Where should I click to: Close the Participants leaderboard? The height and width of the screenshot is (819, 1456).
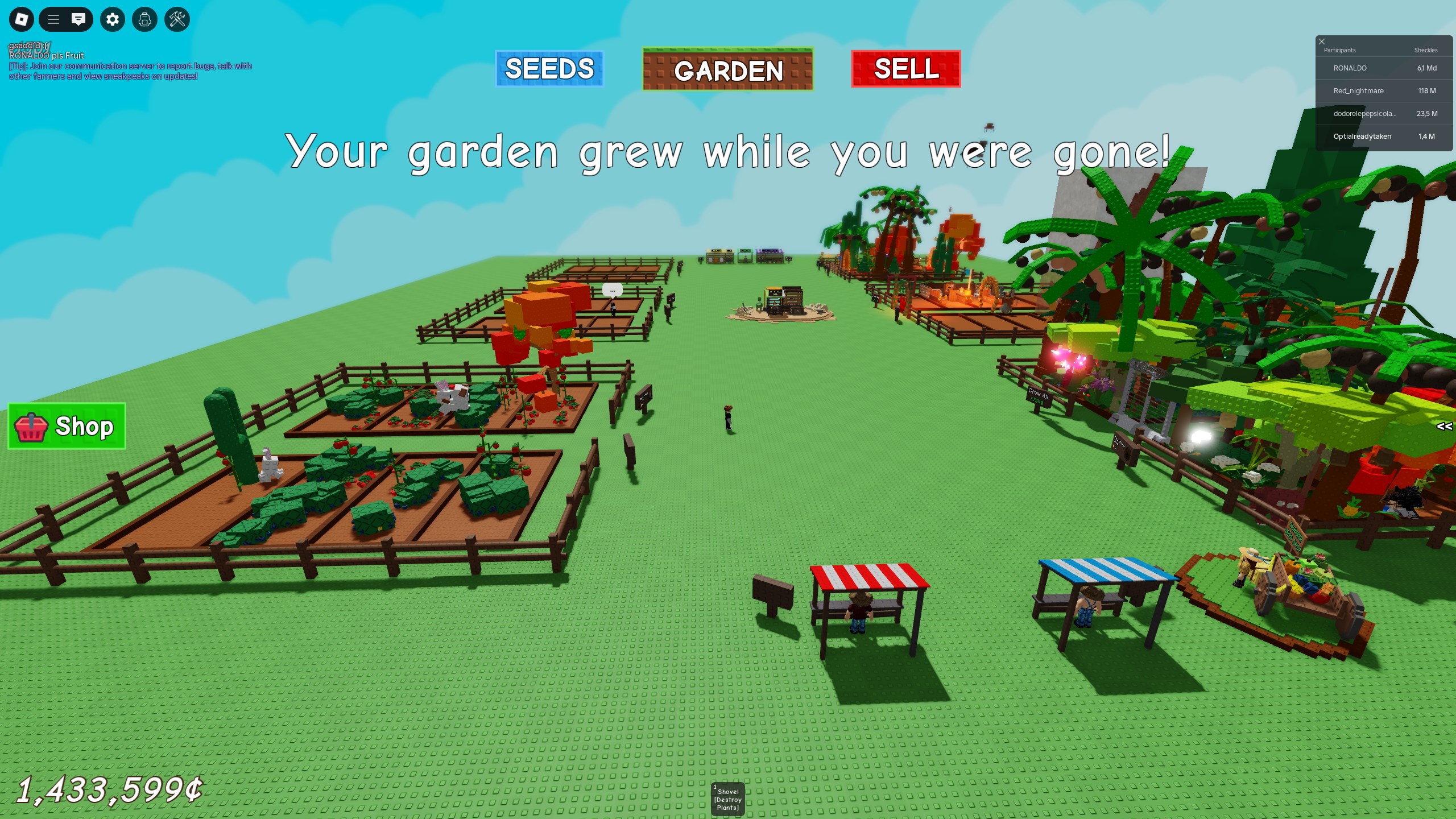click(1321, 41)
